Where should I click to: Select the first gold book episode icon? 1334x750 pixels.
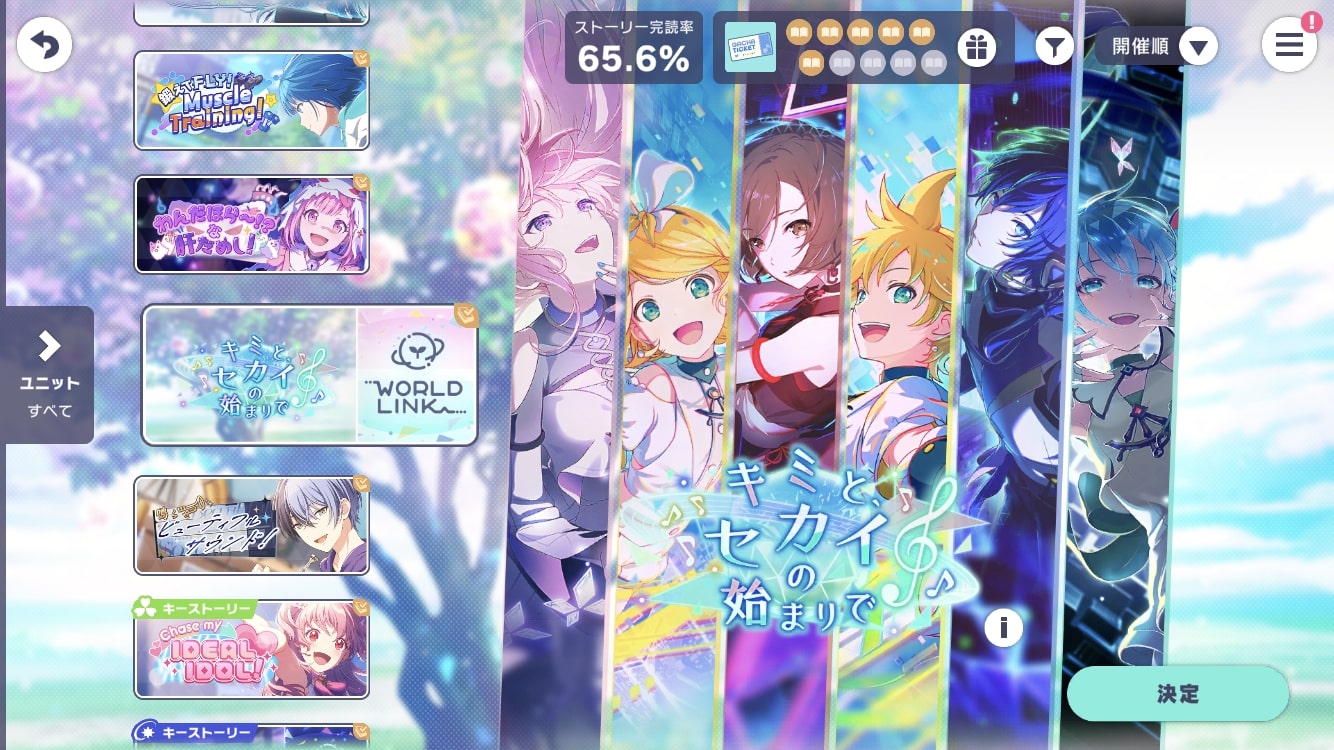point(799,32)
